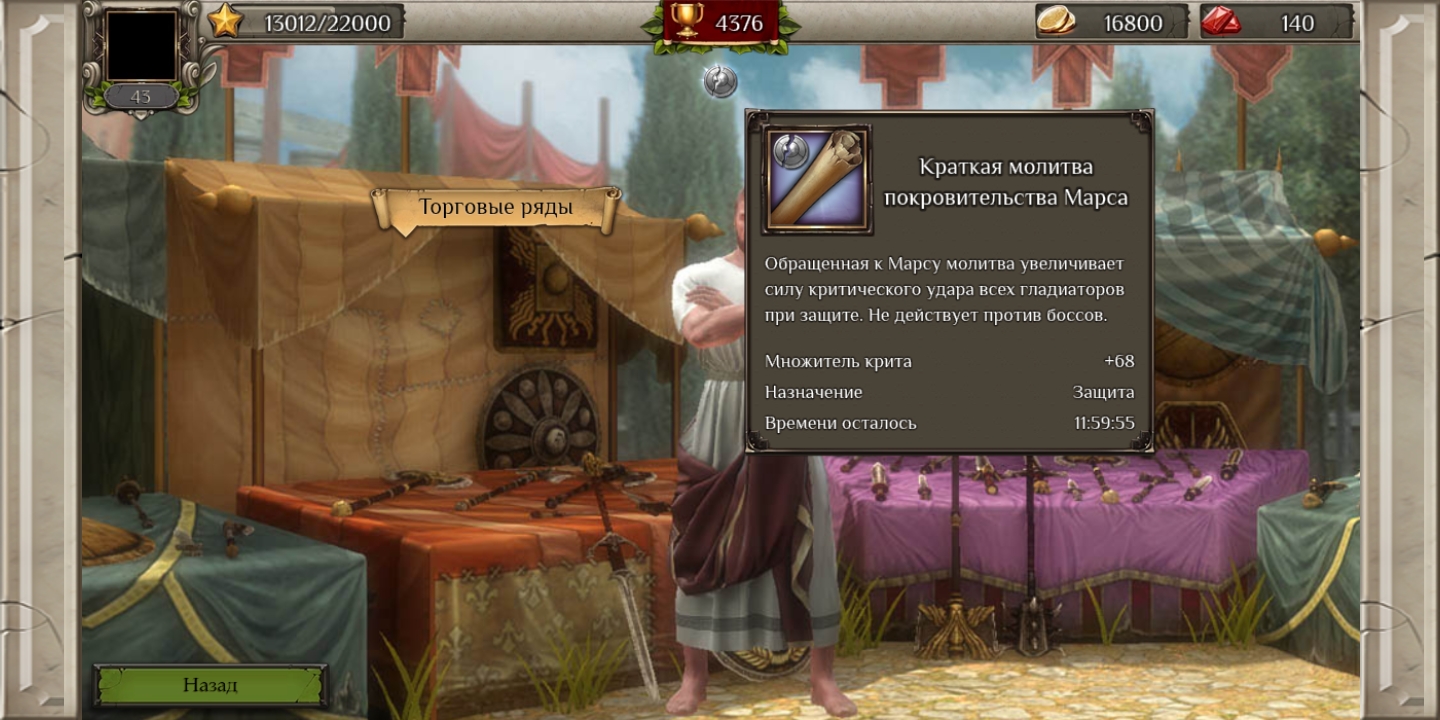
Task: Click the prayer scroll icon in tooltip
Action: pos(817,180)
